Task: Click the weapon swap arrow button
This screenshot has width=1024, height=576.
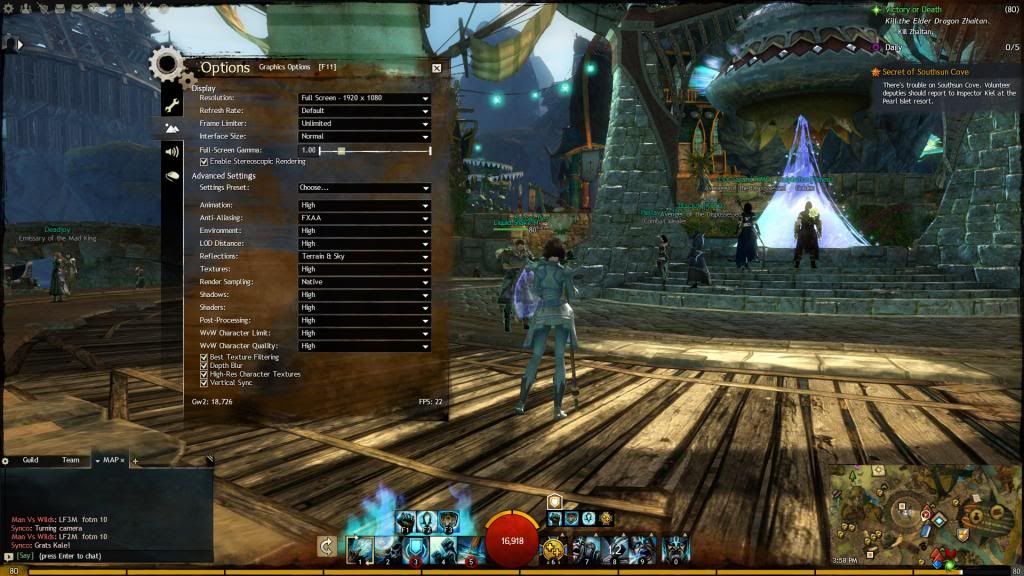Action: 326,546
